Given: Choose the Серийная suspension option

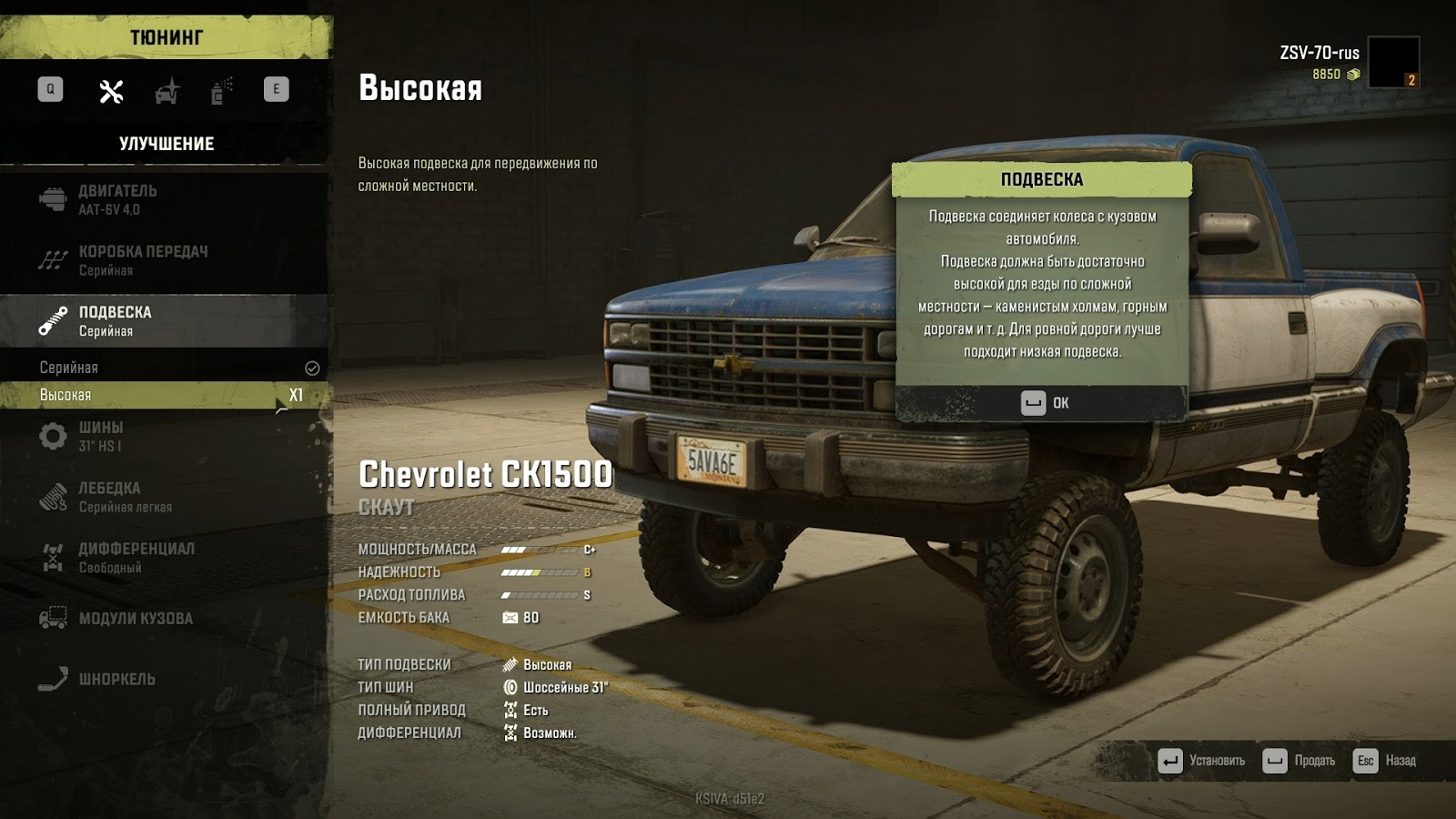Looking at the screenshot, I should [x=164, y=368].
